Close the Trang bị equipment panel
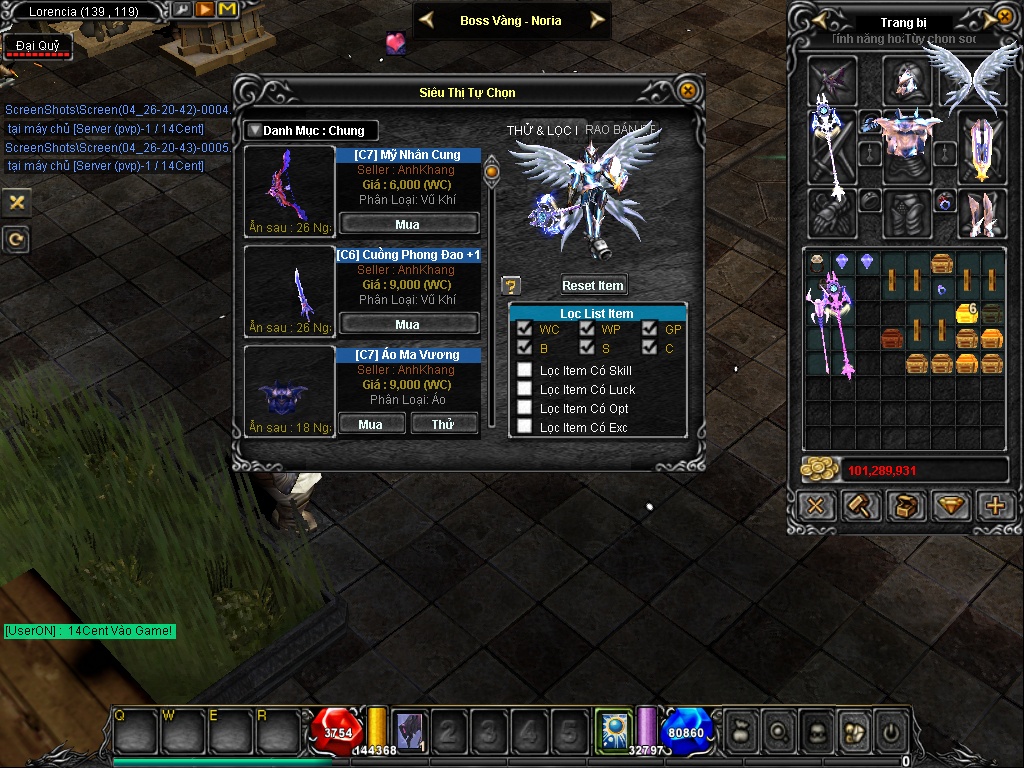This screenshot has width=1024, height=768. coord(1004,18)
